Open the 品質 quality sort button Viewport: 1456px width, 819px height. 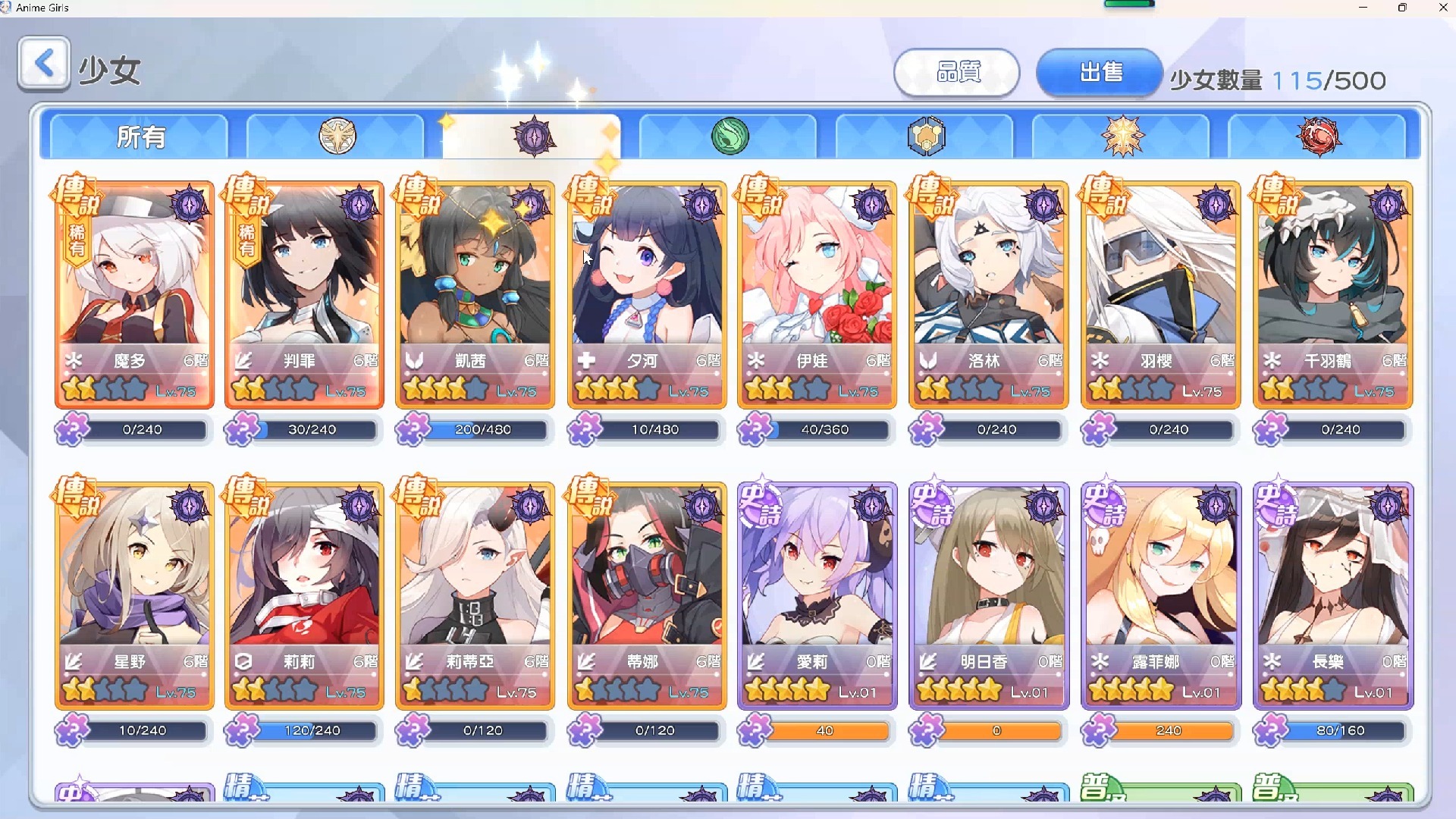coord(957,73)
